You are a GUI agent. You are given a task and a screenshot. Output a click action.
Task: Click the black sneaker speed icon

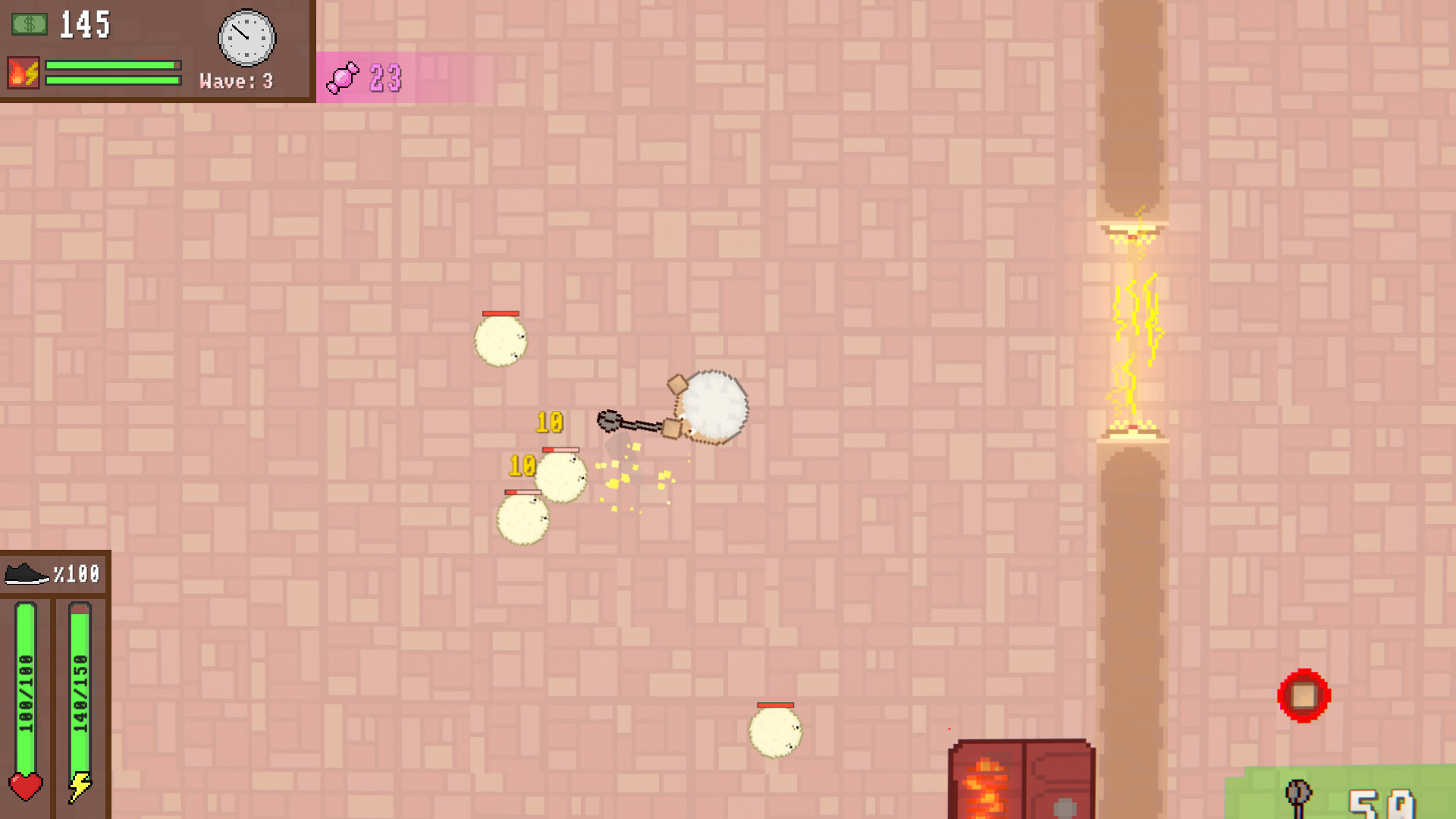(26, 574)
